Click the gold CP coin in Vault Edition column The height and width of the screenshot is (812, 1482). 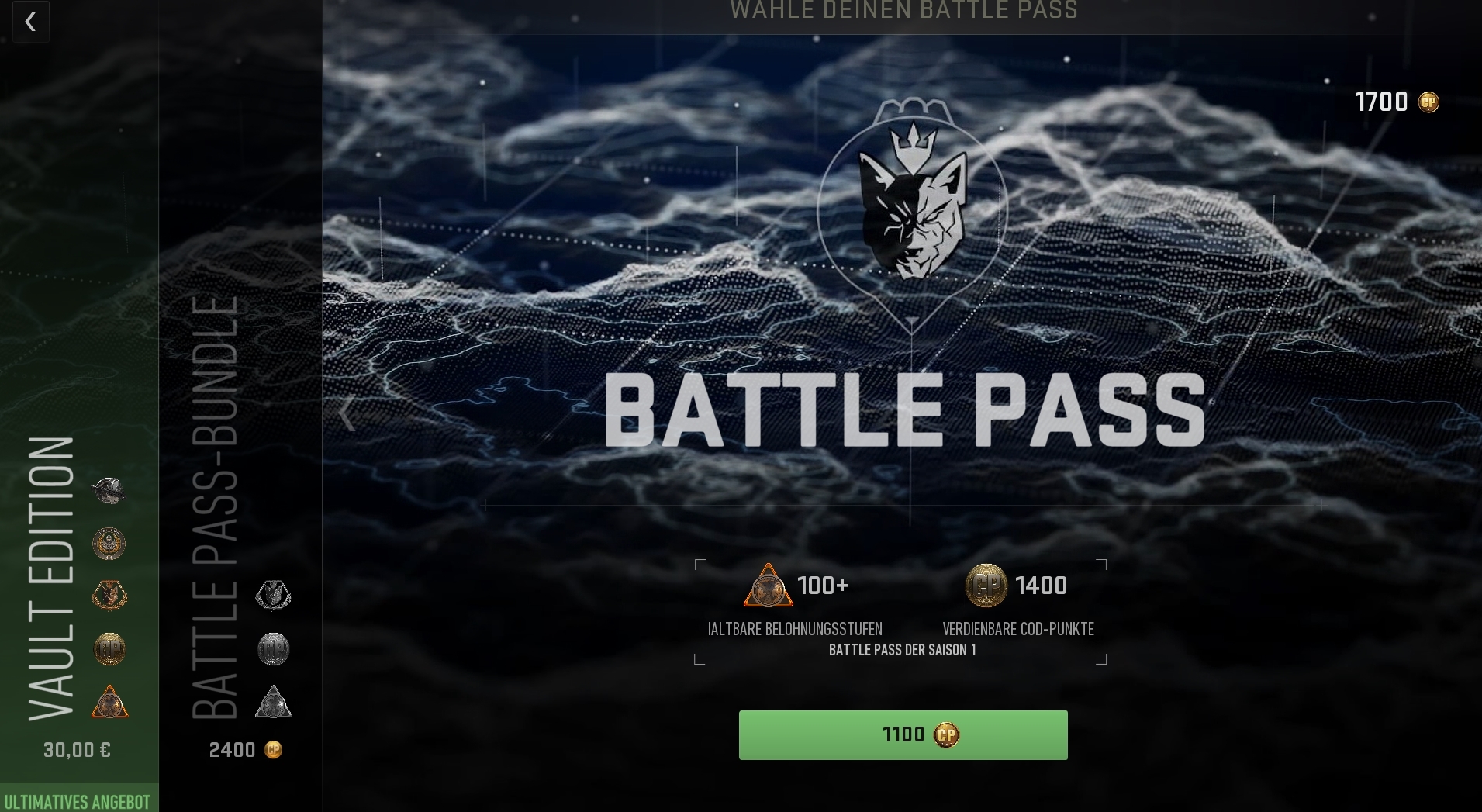pos(110,650)
